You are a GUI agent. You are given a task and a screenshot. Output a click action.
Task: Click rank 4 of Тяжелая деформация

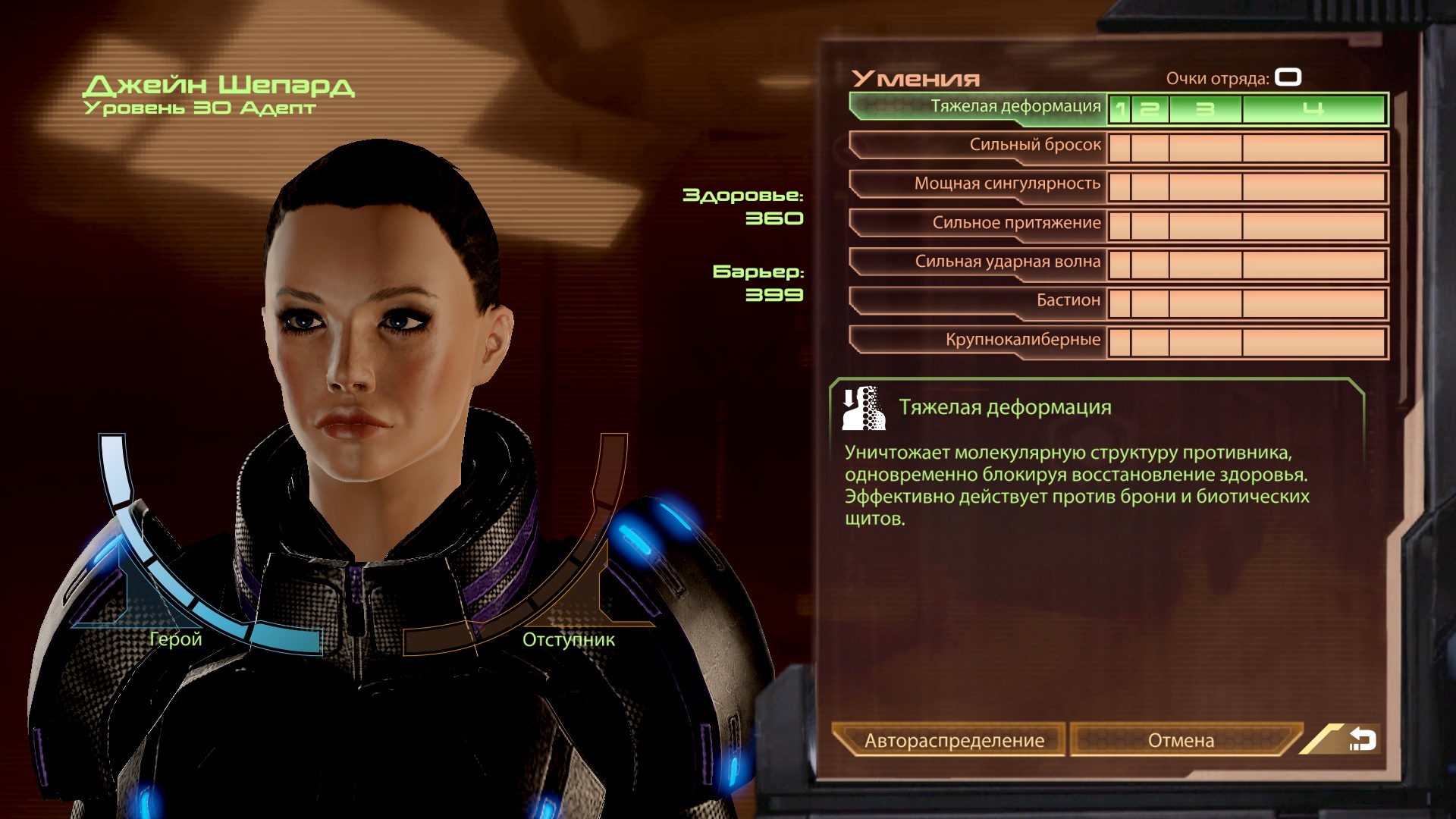pyautogui.click(x=1313, y=109)
